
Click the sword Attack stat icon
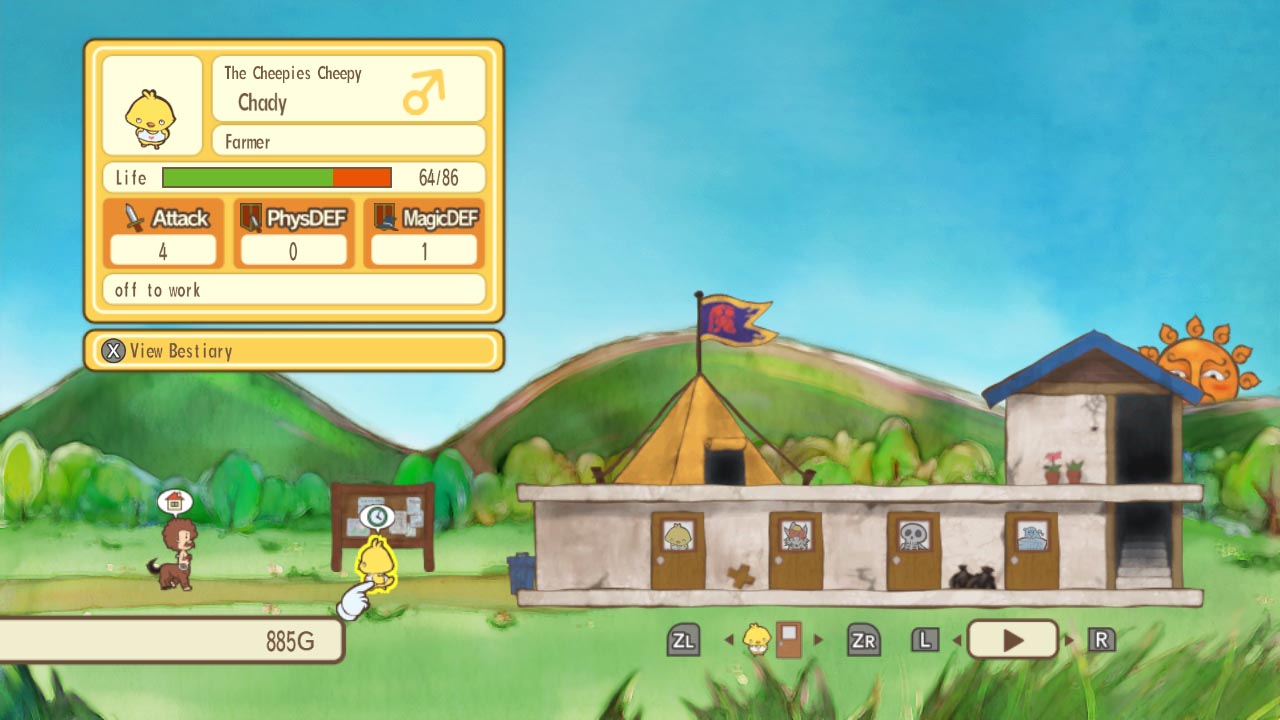click(132, 216)
